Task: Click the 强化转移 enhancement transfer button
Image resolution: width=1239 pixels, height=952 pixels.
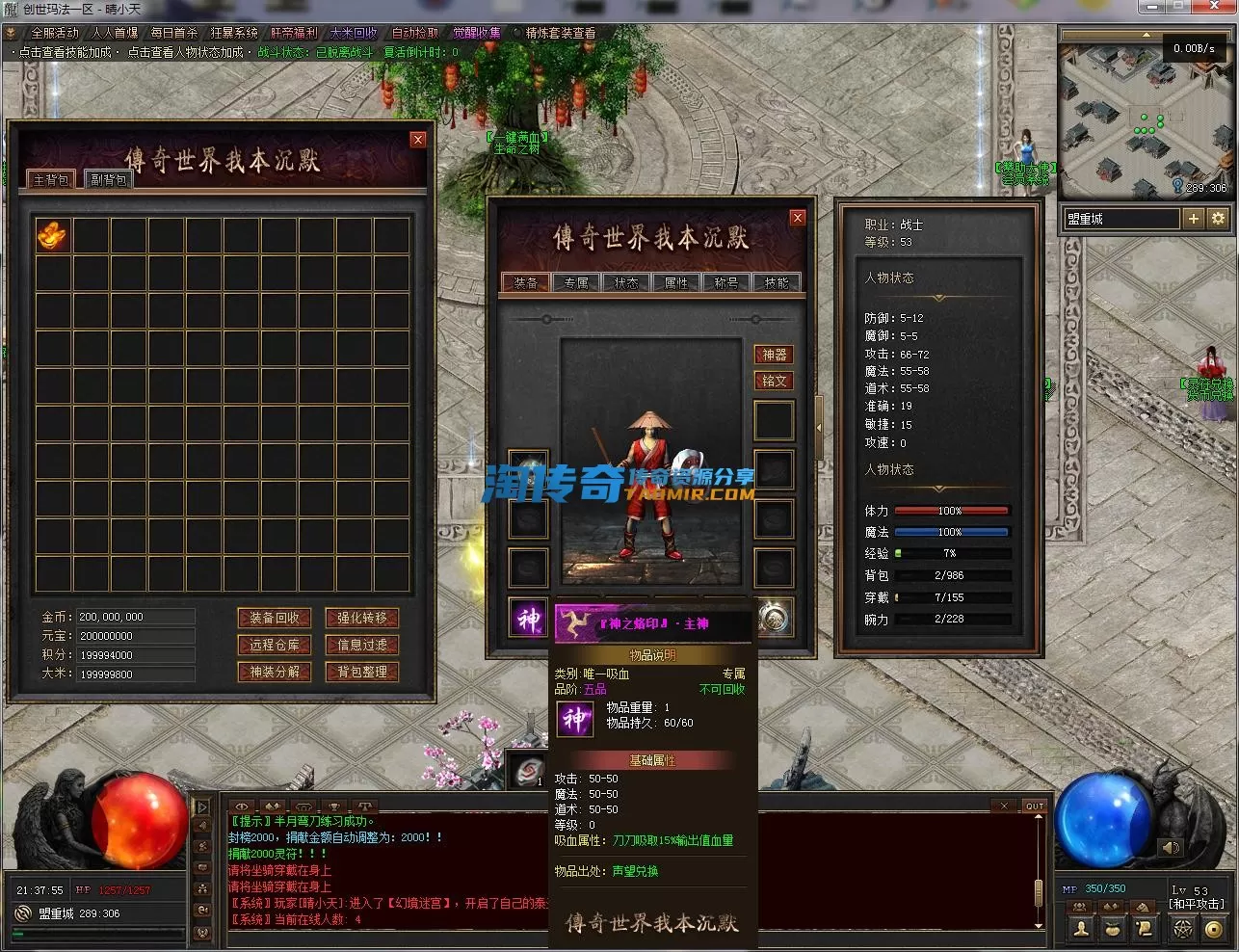Action: tap(362, 619)
